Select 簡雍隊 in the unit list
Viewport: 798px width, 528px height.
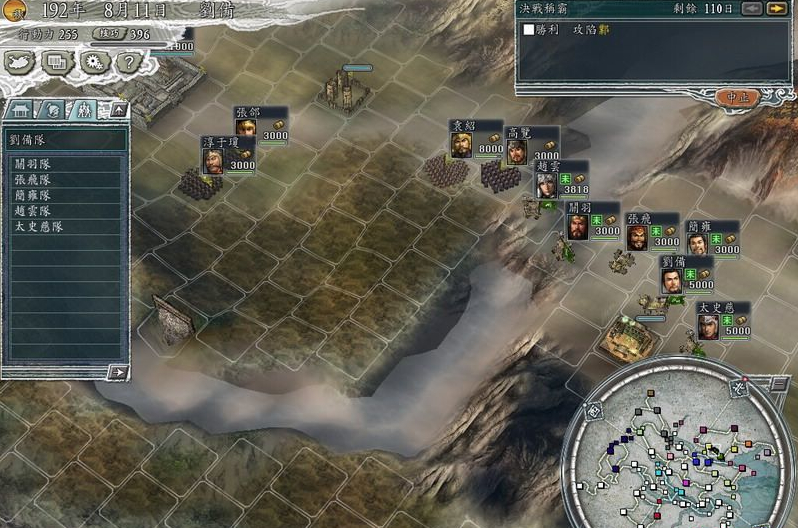point(32,195)
